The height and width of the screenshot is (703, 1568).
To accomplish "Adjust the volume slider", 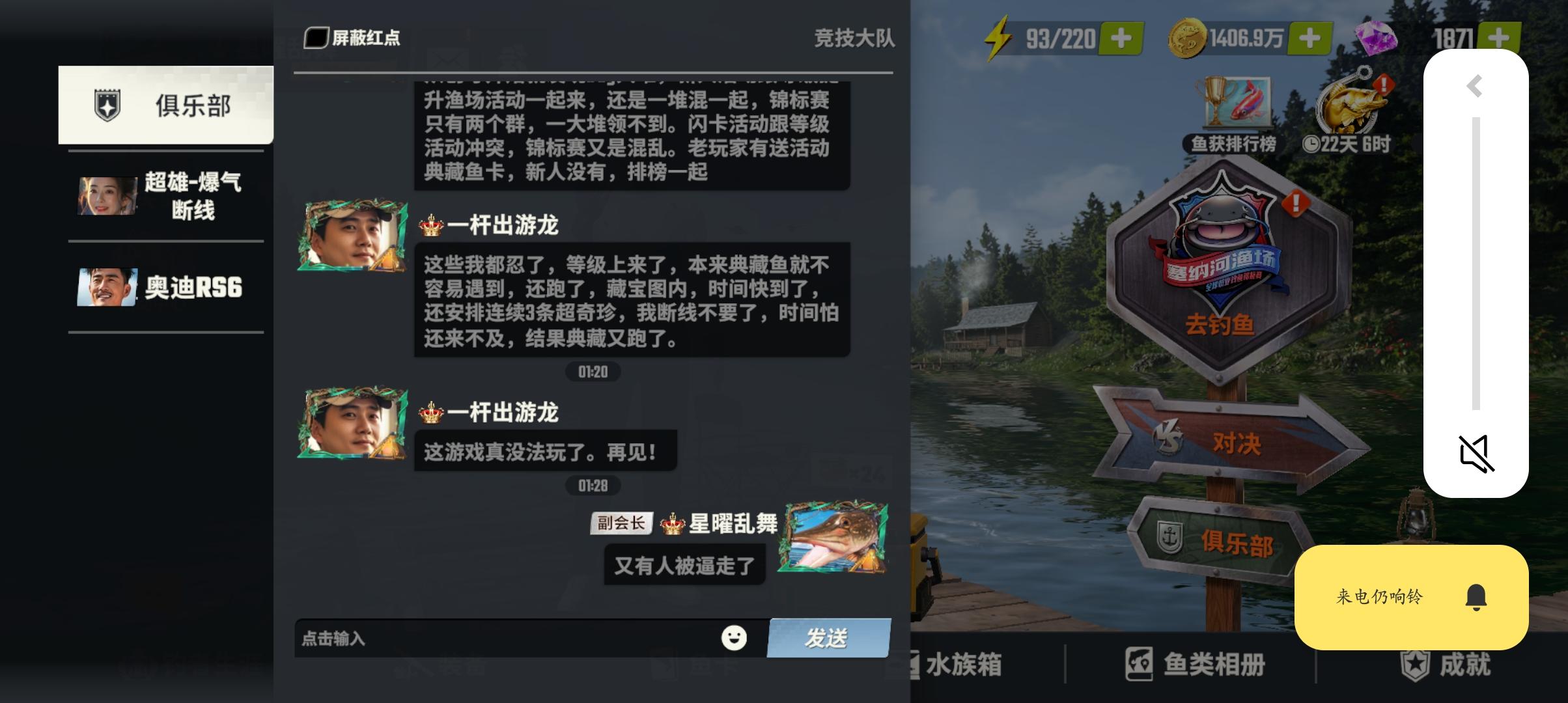I will [1476, 260].
